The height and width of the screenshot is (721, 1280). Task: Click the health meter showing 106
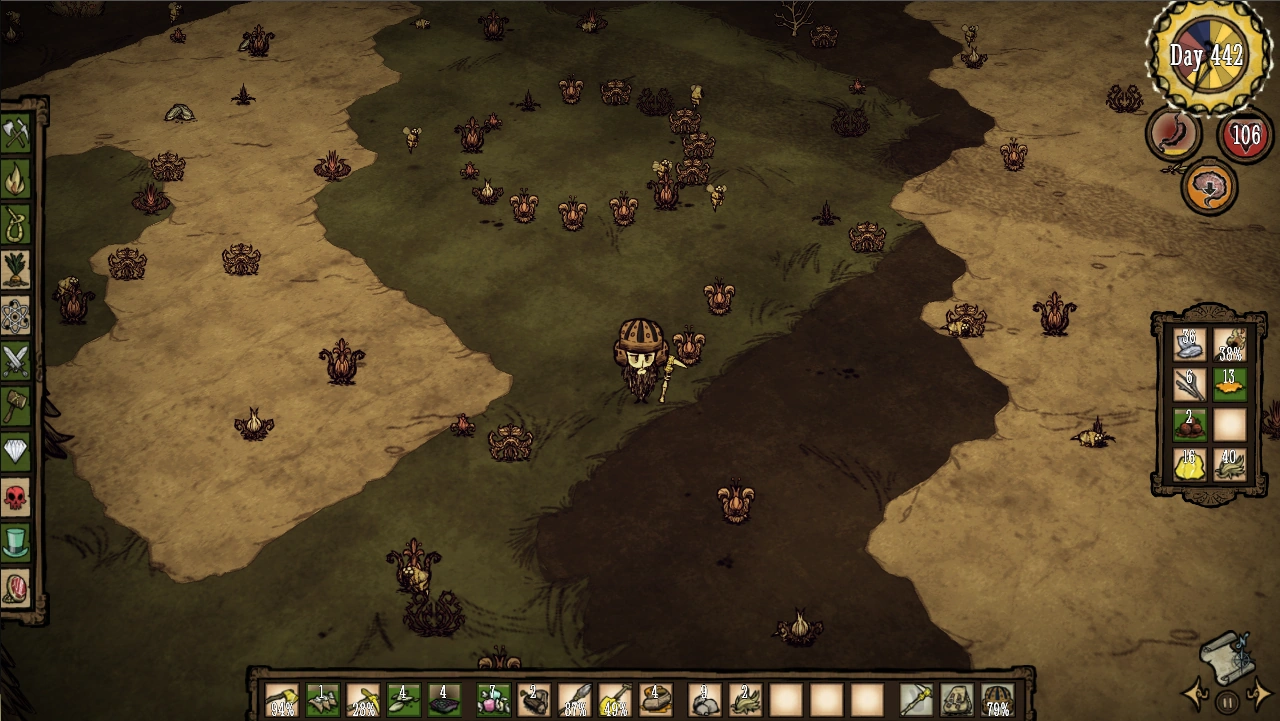tap(1244, 135)
